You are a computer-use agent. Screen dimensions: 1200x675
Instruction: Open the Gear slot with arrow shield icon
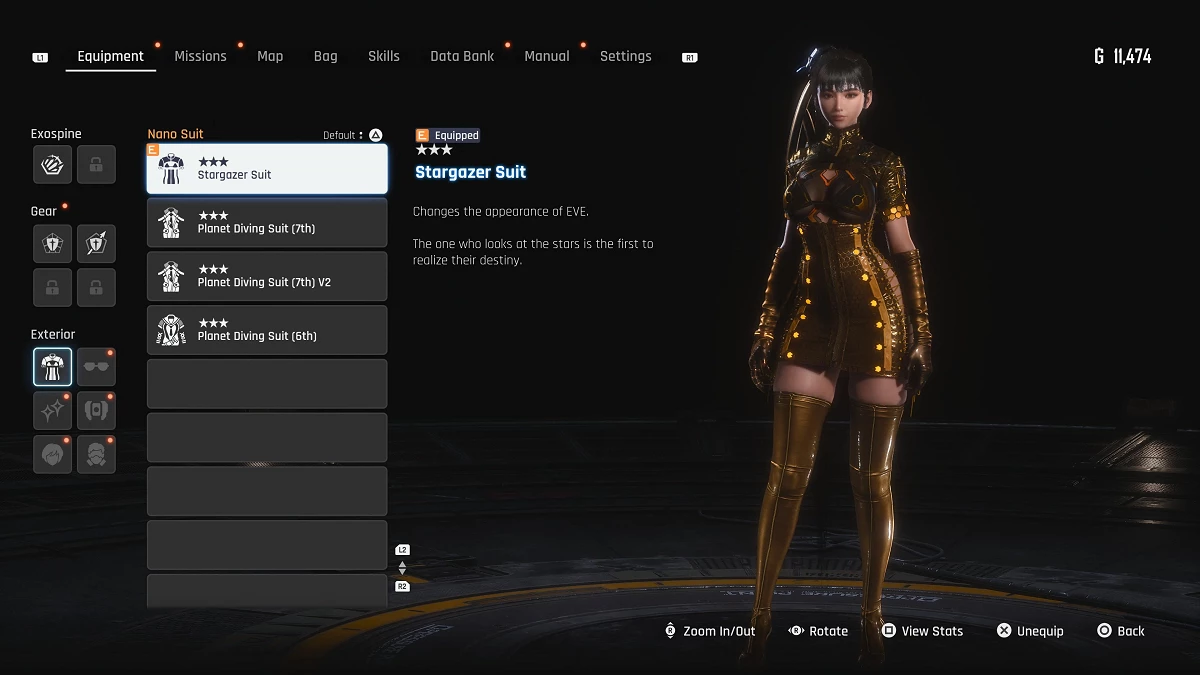tap(96, 243)
